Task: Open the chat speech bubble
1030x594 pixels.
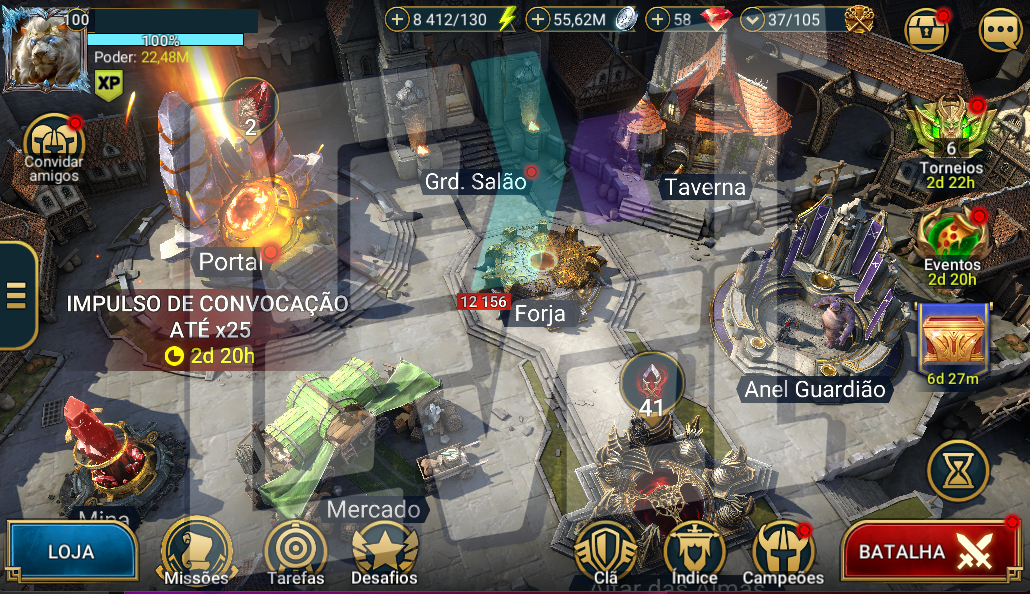Action: [x=1000, y=30]
